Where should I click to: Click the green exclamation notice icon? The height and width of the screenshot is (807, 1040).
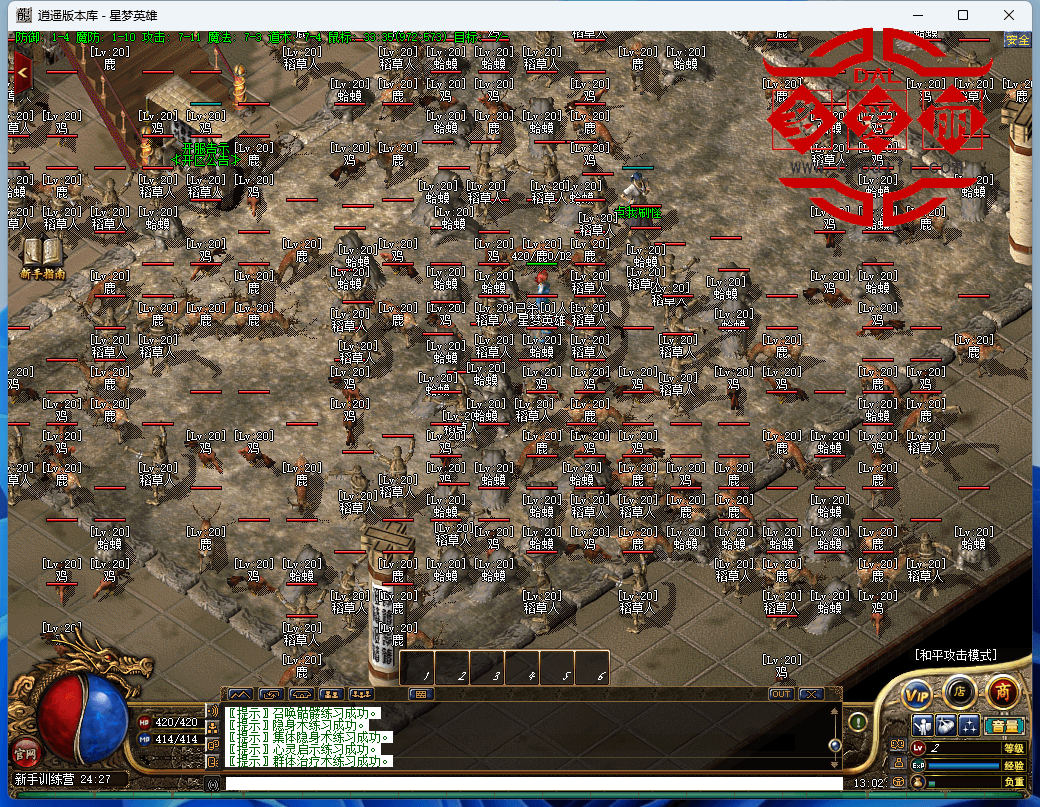857,720
